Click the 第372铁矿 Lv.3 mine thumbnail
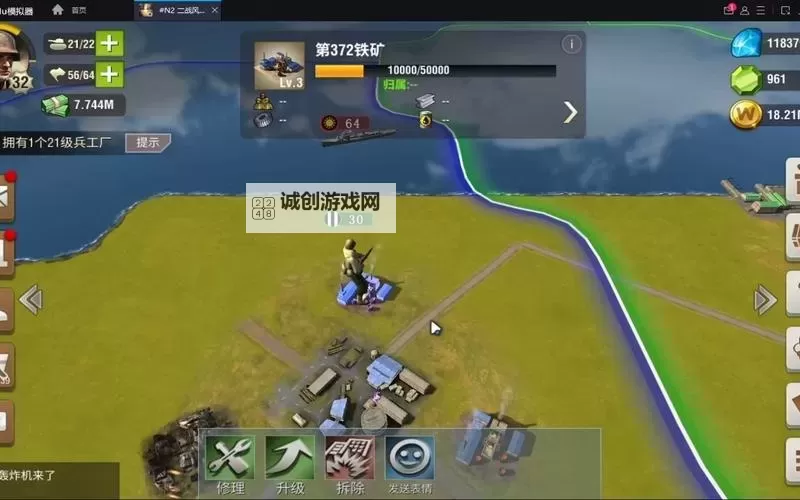This screenshot has width=800, height=500. tap(279, 65)
